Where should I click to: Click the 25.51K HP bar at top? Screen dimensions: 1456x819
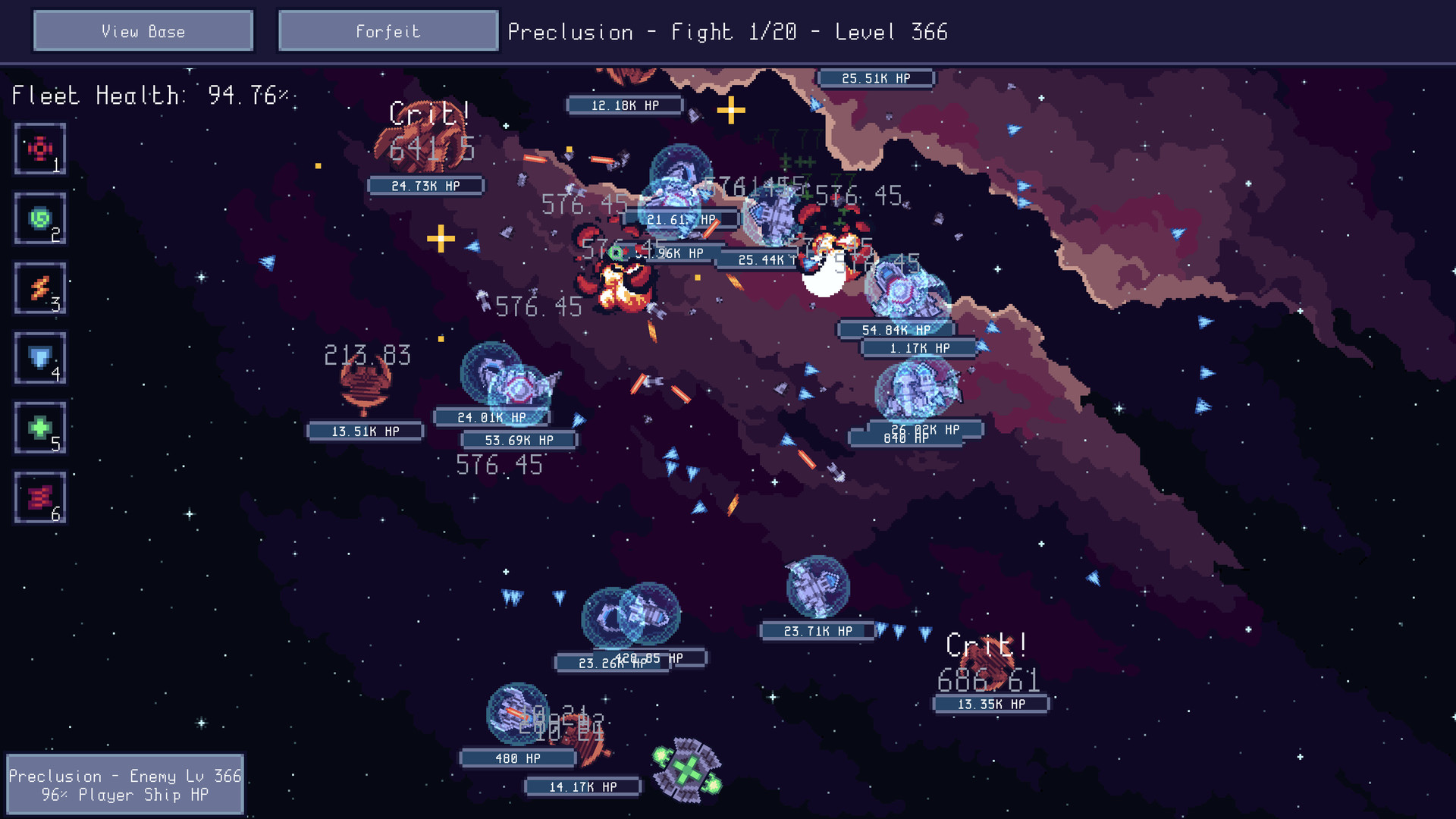(877, 78)
